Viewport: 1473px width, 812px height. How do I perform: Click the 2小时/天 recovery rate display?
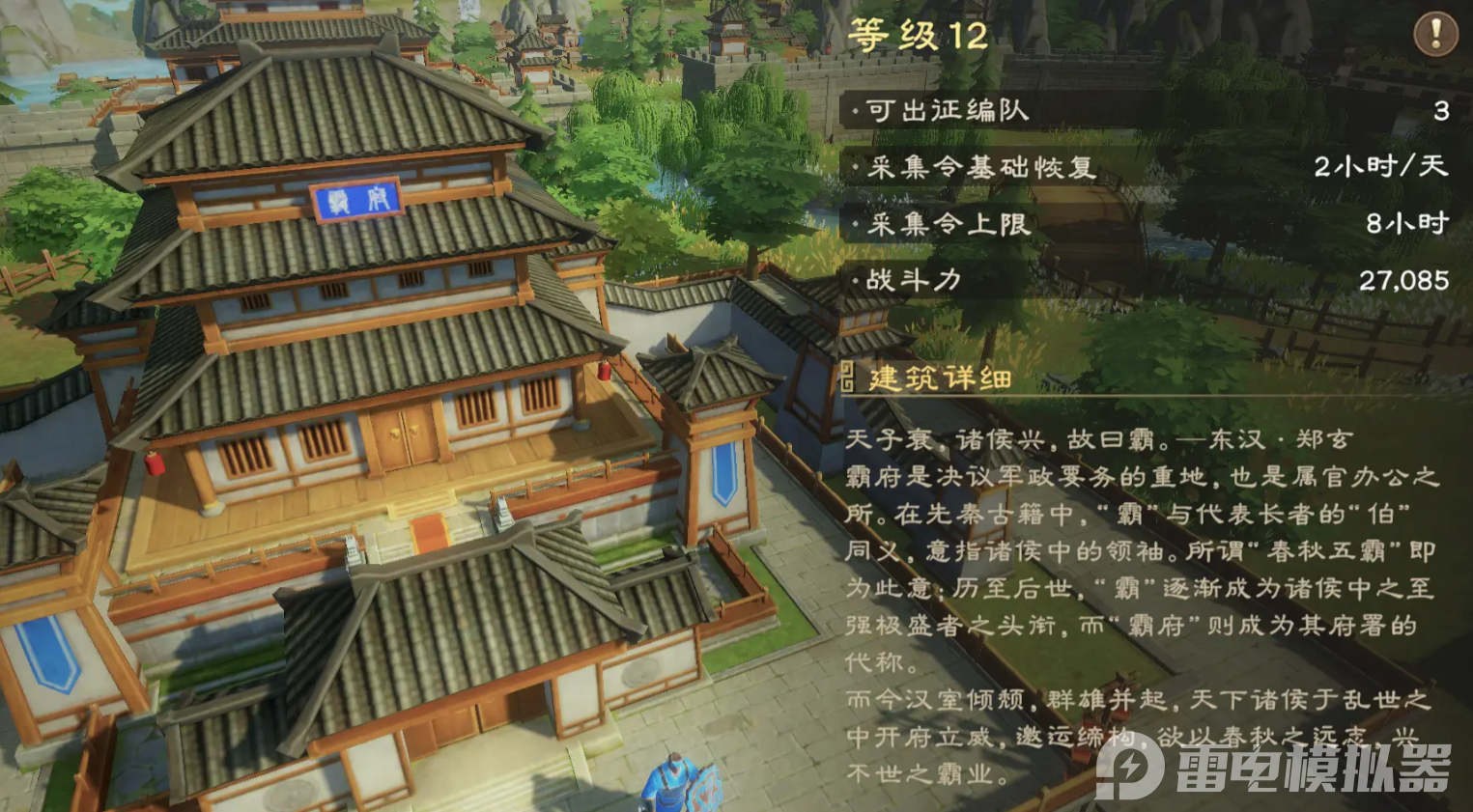pyautogui.click(x=1381, y=168)
